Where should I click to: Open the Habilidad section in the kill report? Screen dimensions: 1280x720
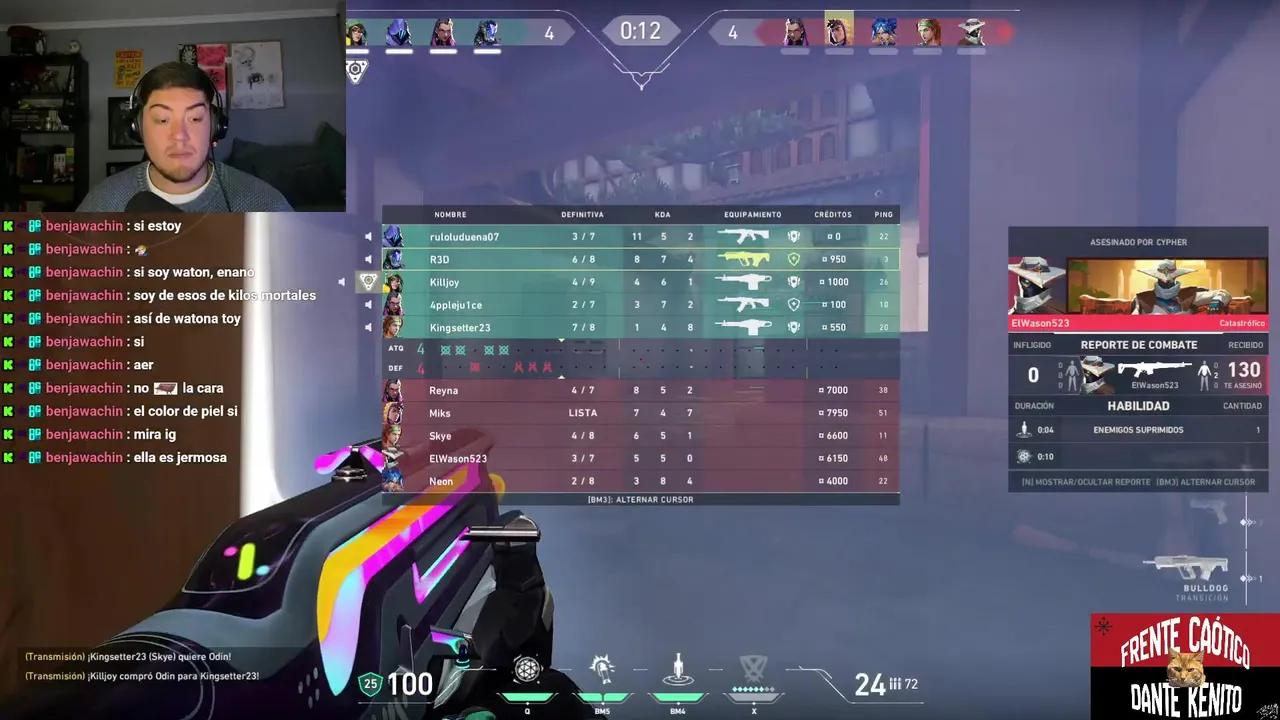[x=1138, y=406]
